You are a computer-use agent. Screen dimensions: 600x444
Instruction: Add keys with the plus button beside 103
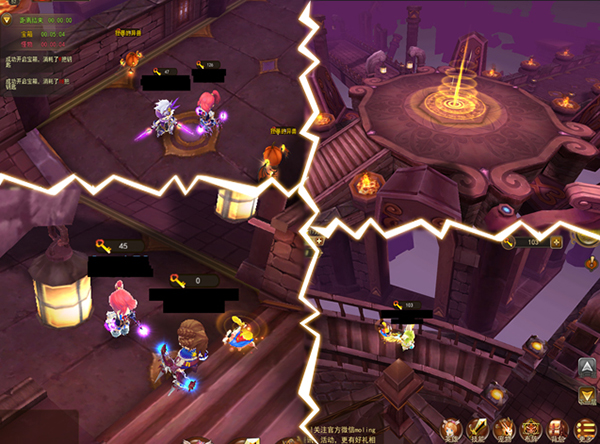click(x=556, y=242)
